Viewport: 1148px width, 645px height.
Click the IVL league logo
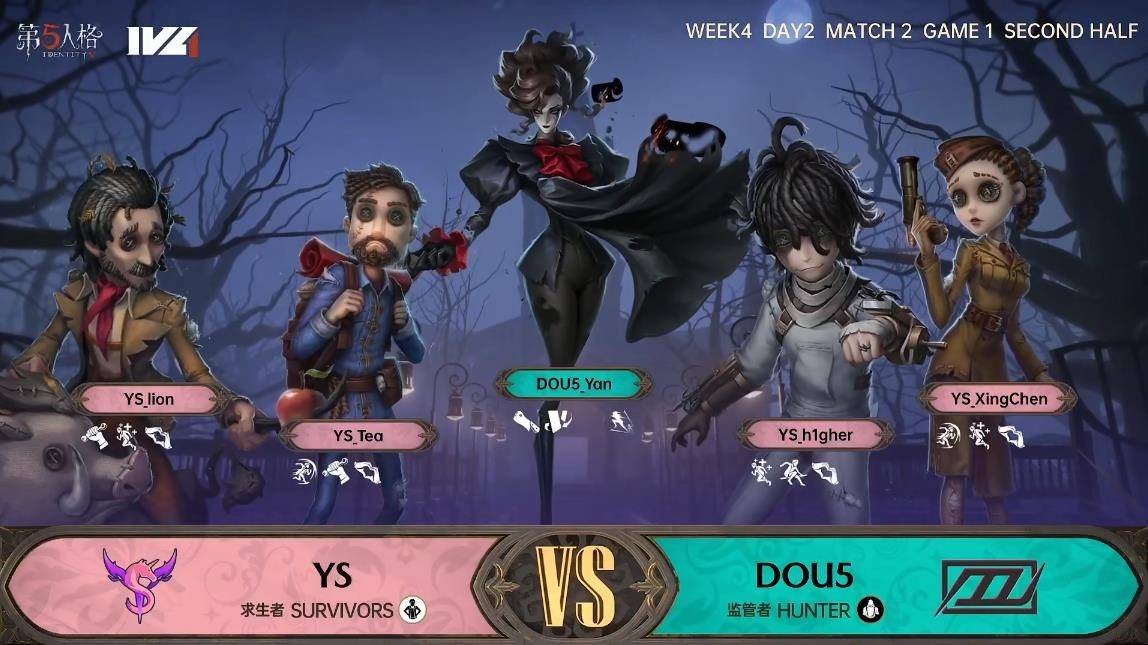(162, 41)
